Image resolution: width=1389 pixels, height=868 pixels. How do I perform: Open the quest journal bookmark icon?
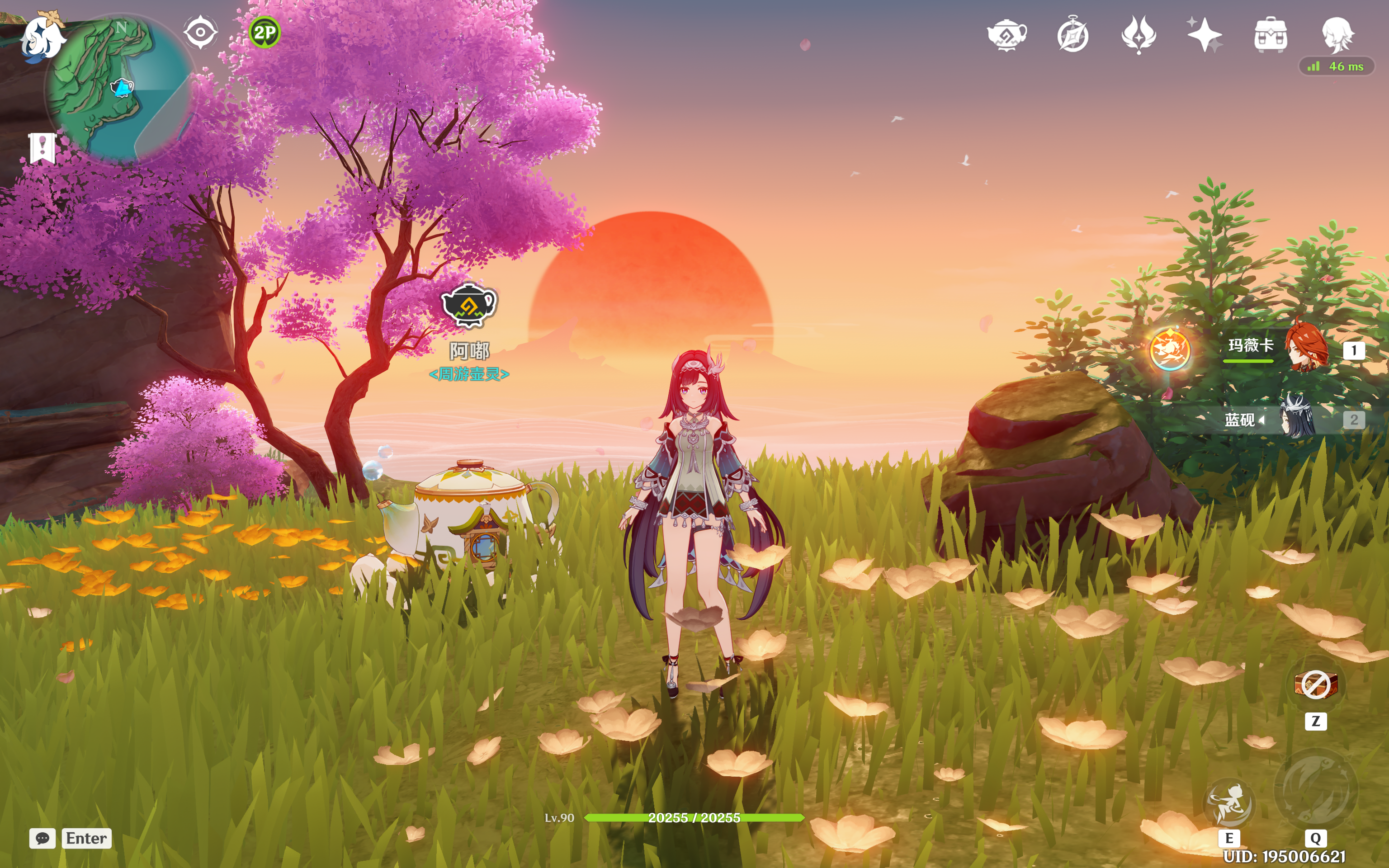click(42, 149)
